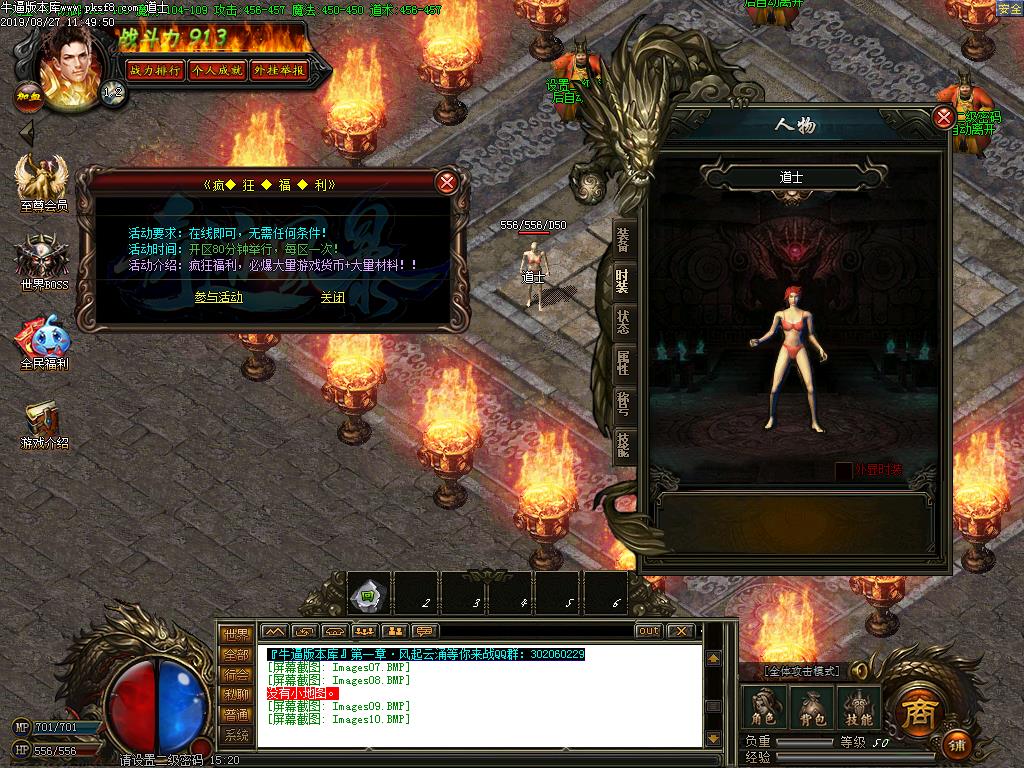Open the 状态 status tab

(x=623, y=321)
